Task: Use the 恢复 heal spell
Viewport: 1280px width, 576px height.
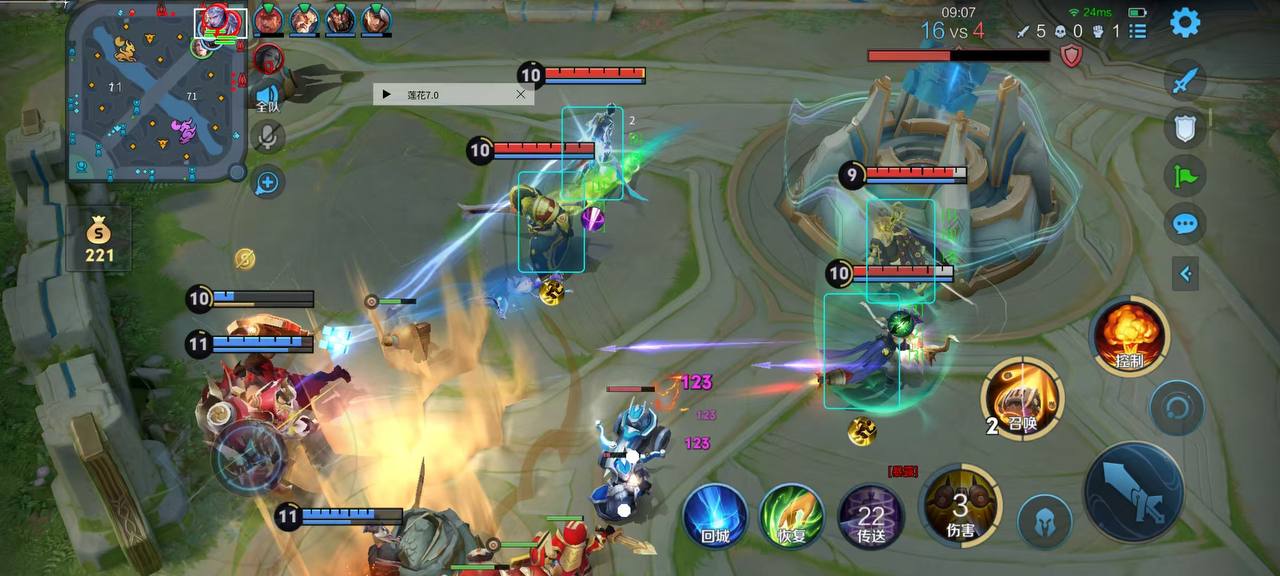Action: tap(791, 516)
